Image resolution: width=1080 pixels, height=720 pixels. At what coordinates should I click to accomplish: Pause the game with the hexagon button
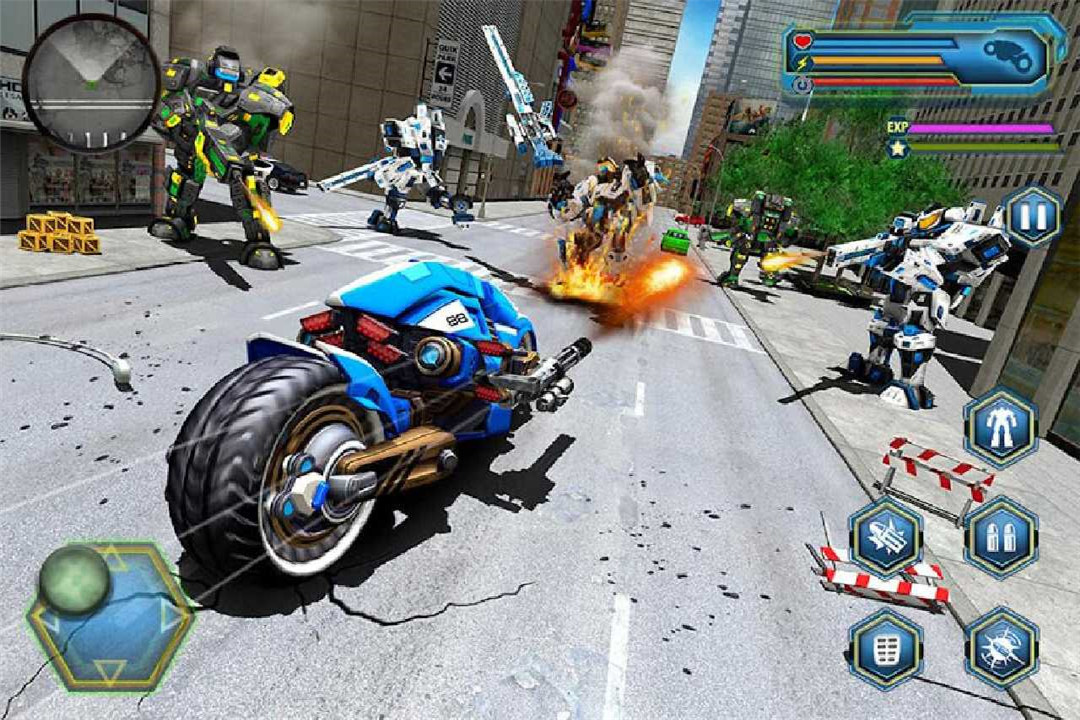[x=1032, y=216]
